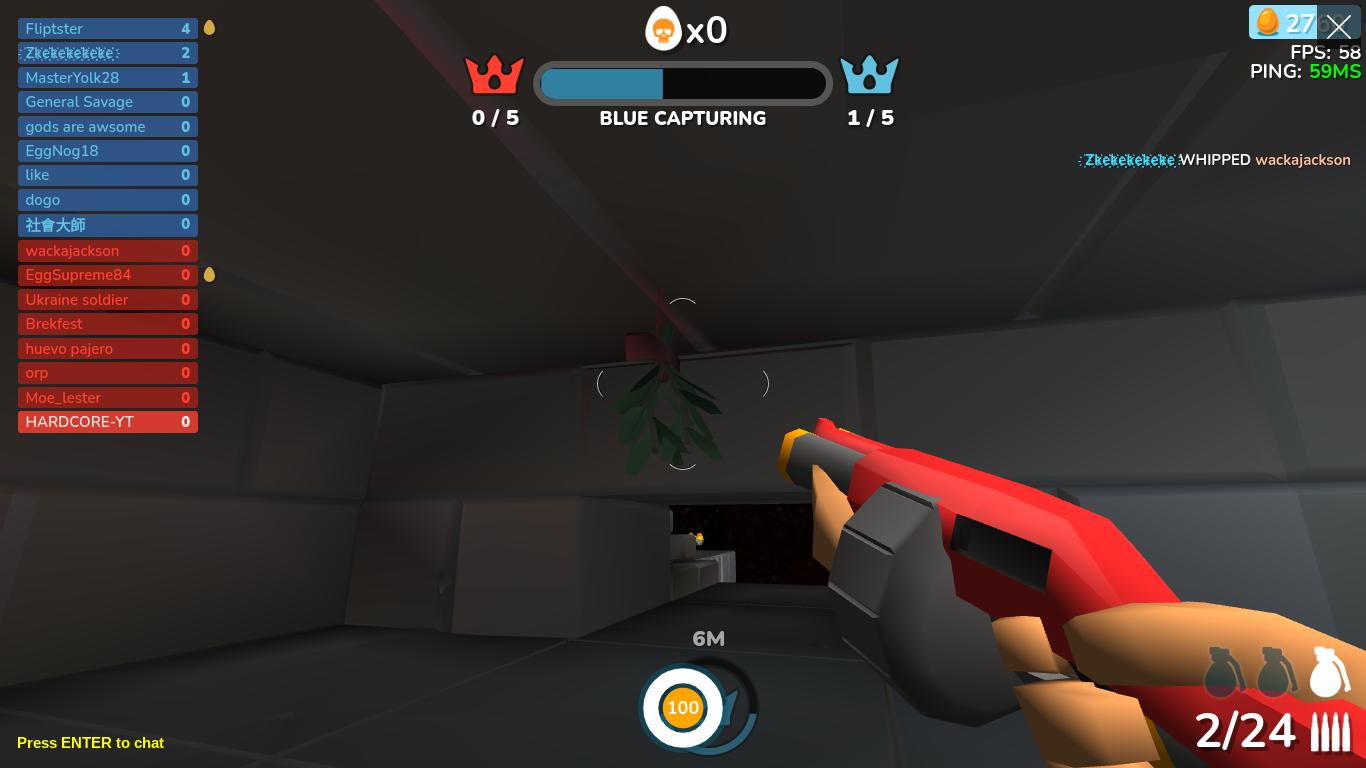Toggle the highlighted HARDCORE-YT scoreboard entry

pyautogui.click(x=107, y=422)
